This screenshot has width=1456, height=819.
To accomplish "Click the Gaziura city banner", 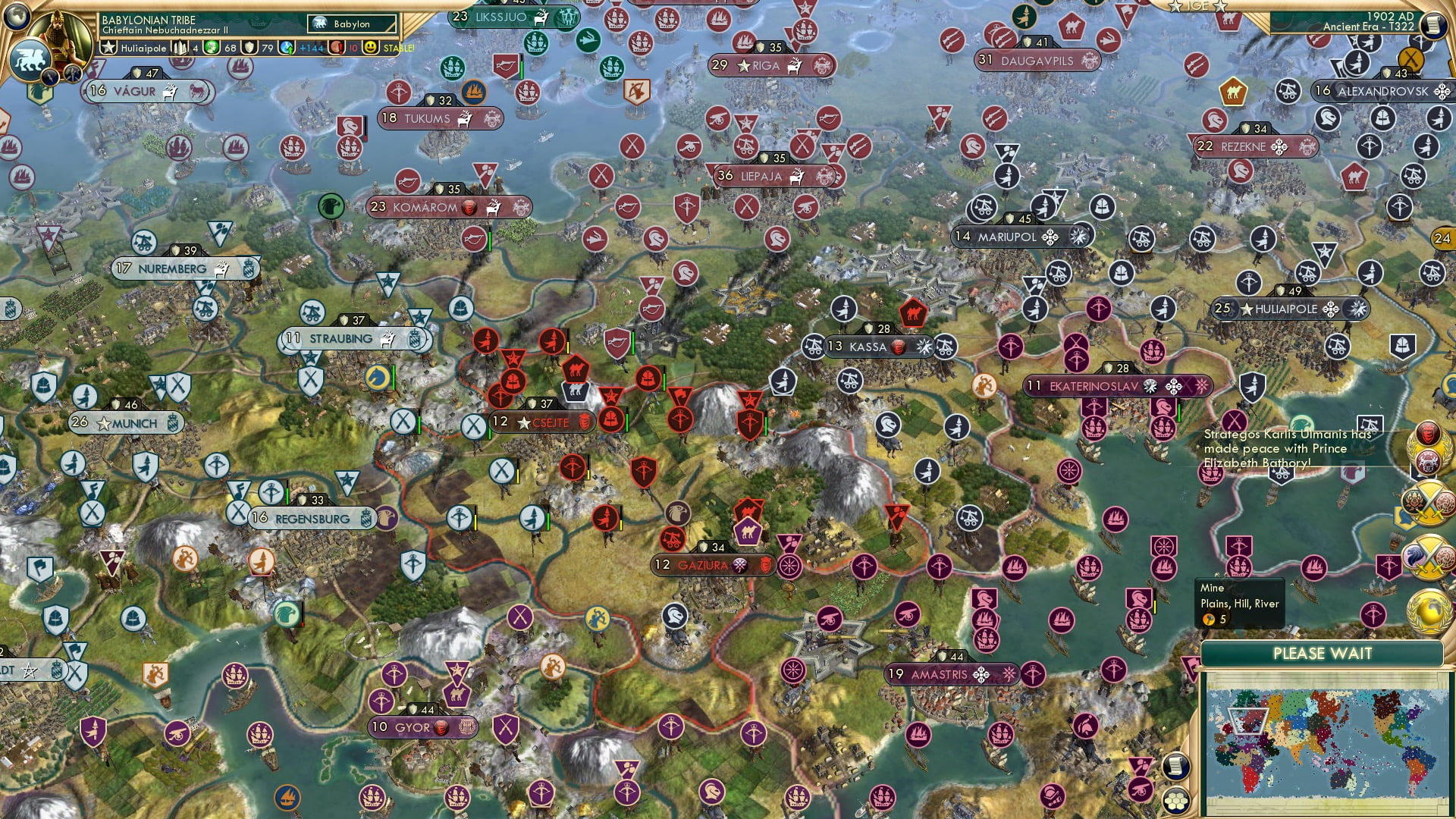I will [x=713, y=566].
